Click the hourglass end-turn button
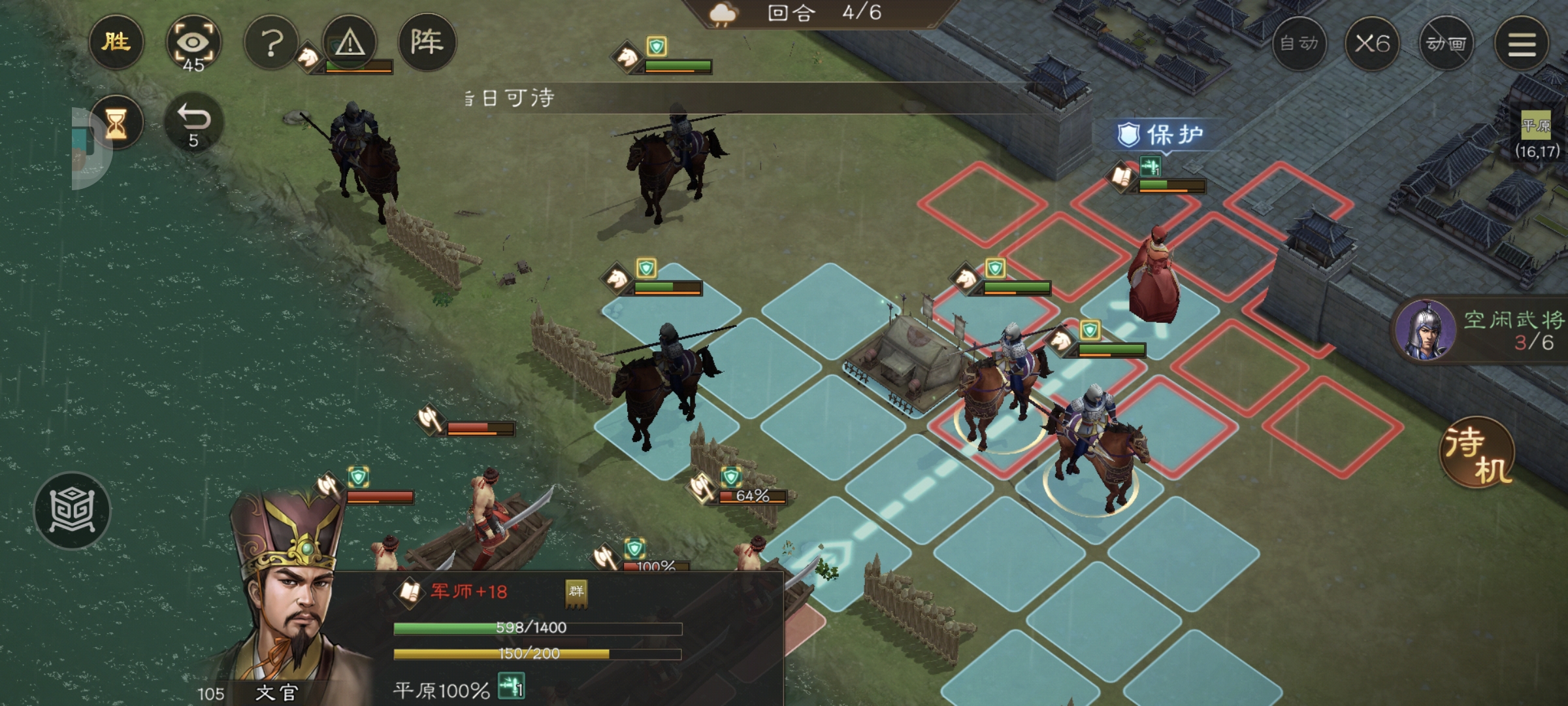 pos(116,123)
